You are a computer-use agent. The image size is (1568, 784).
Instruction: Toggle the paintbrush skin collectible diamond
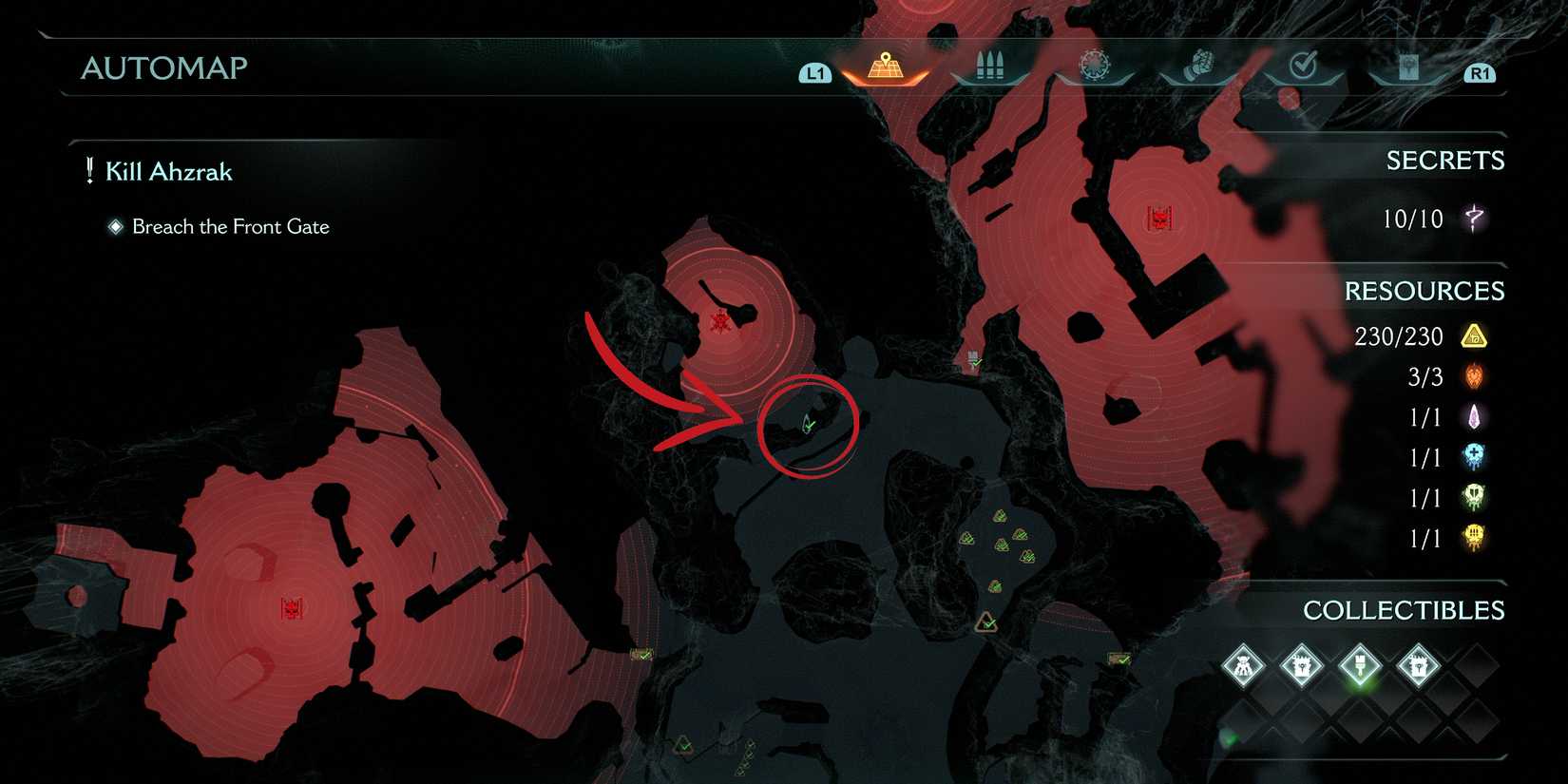[1361, 665]
